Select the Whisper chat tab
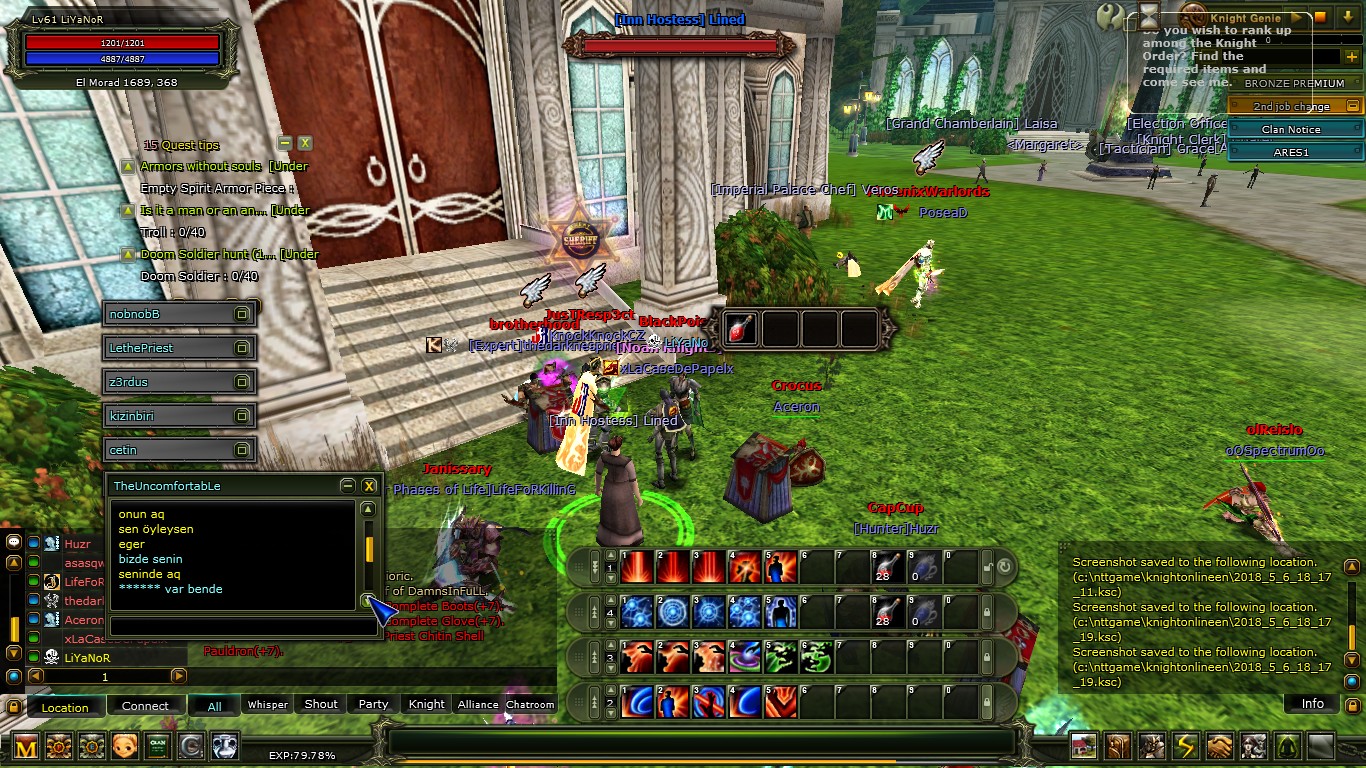 coord(268,704)
